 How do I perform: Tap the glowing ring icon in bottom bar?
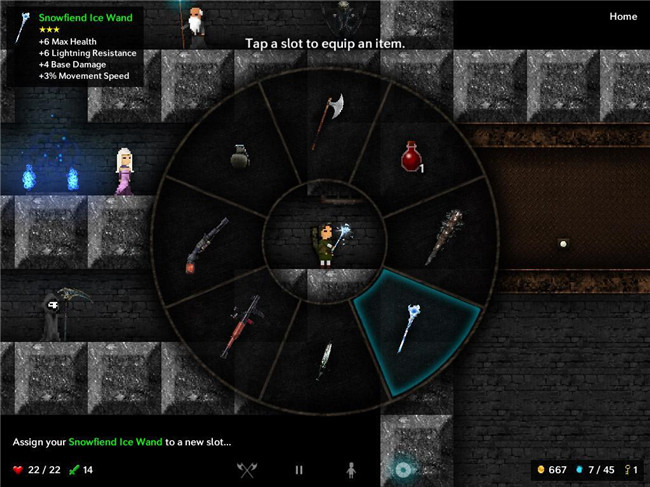click(402, 469)
